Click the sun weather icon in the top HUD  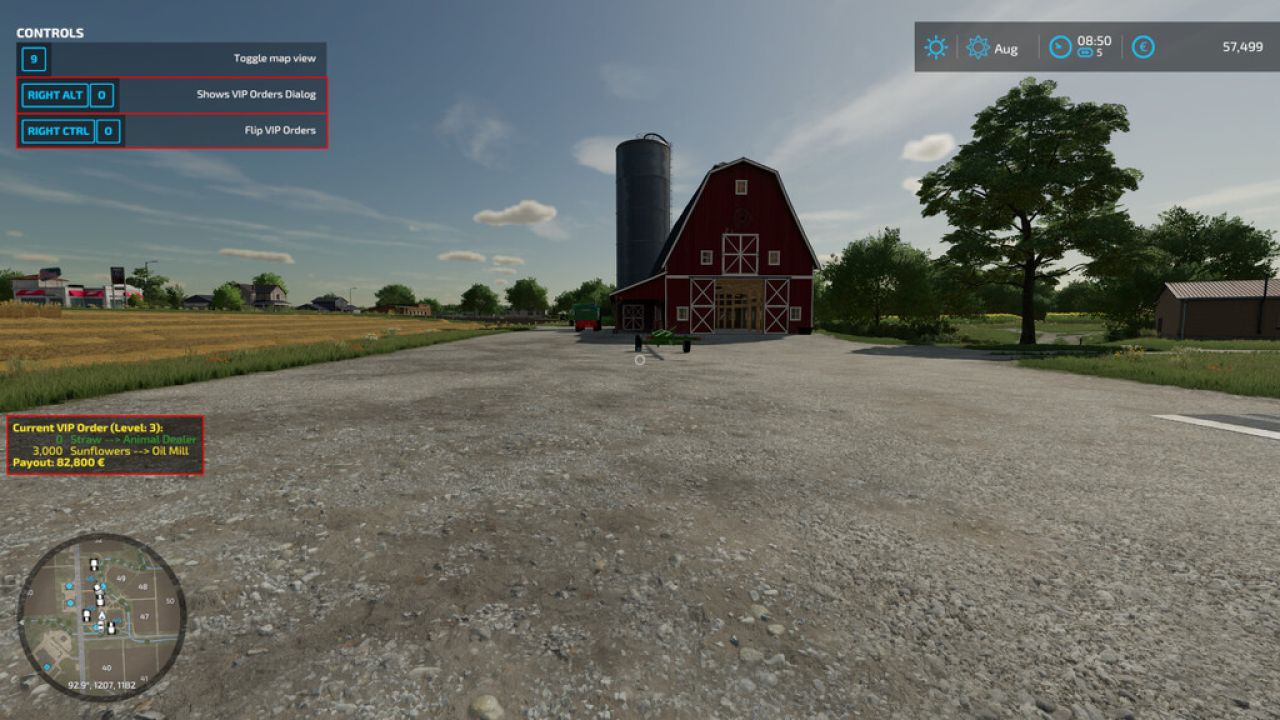point(935,47)
